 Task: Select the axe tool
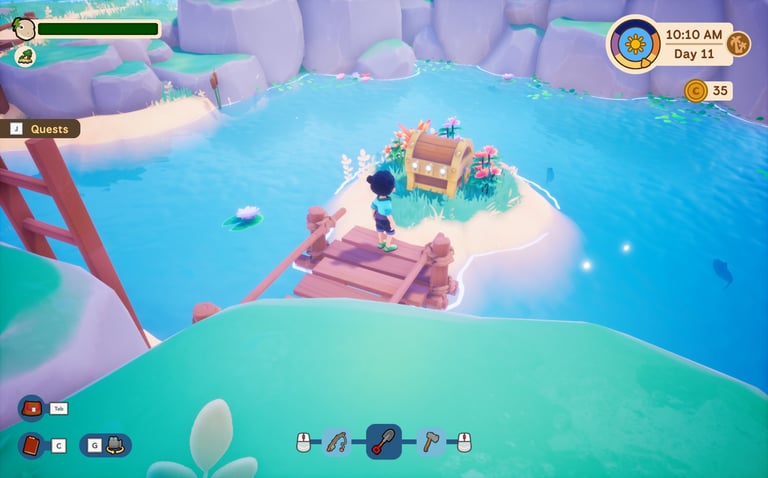[x=431, y=441]
